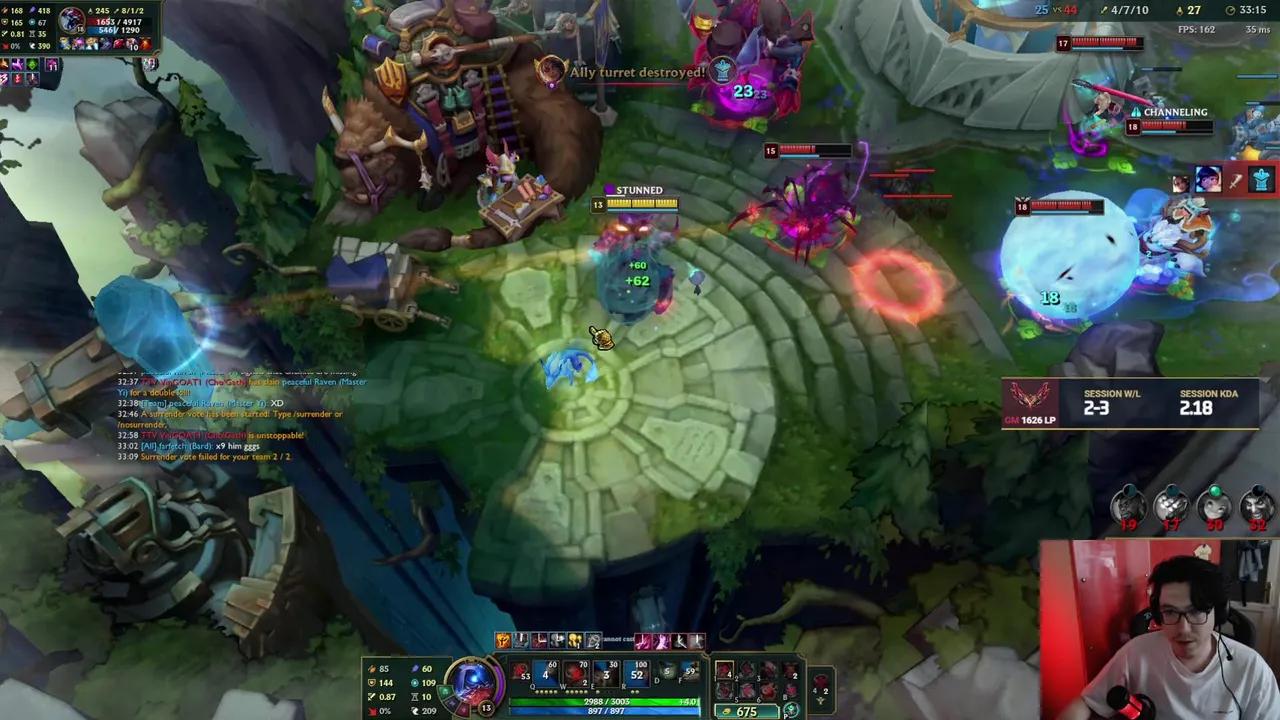
Task: Open the shop via the 675 gold counter
Action: coord(746,710)
